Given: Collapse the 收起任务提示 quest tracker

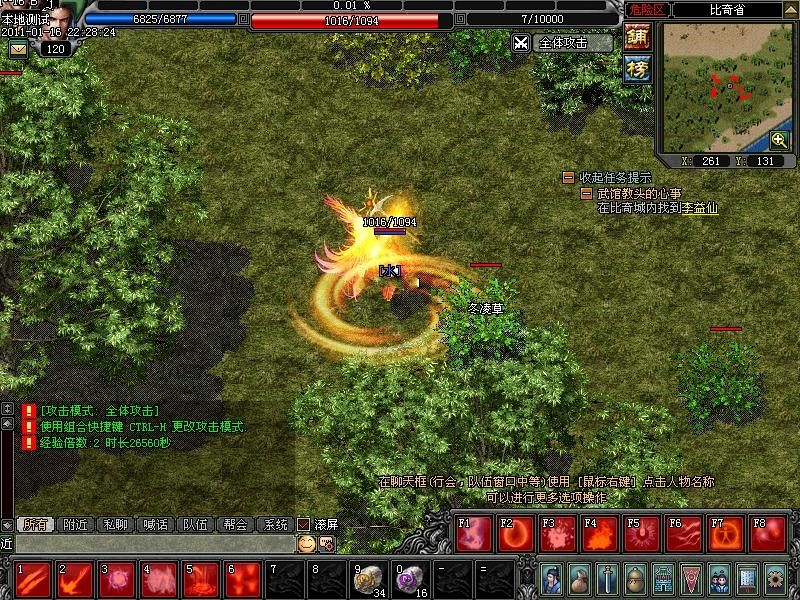Looking at the screenshot, I should [568, 177].
